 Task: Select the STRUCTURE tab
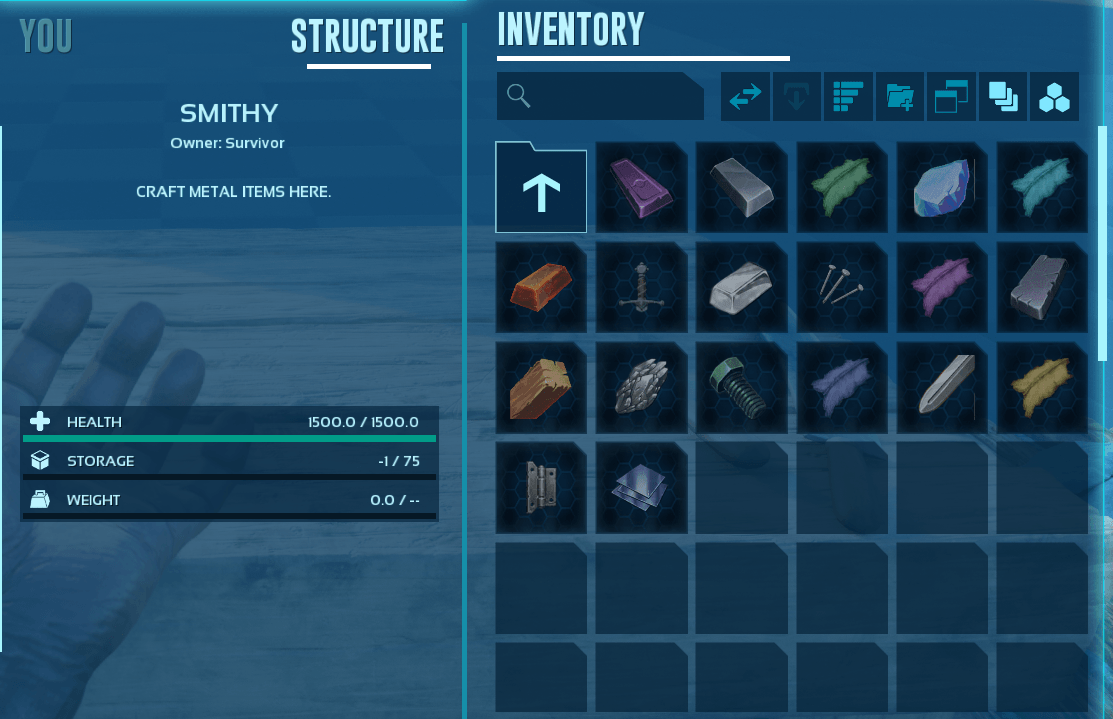(367, 37)
